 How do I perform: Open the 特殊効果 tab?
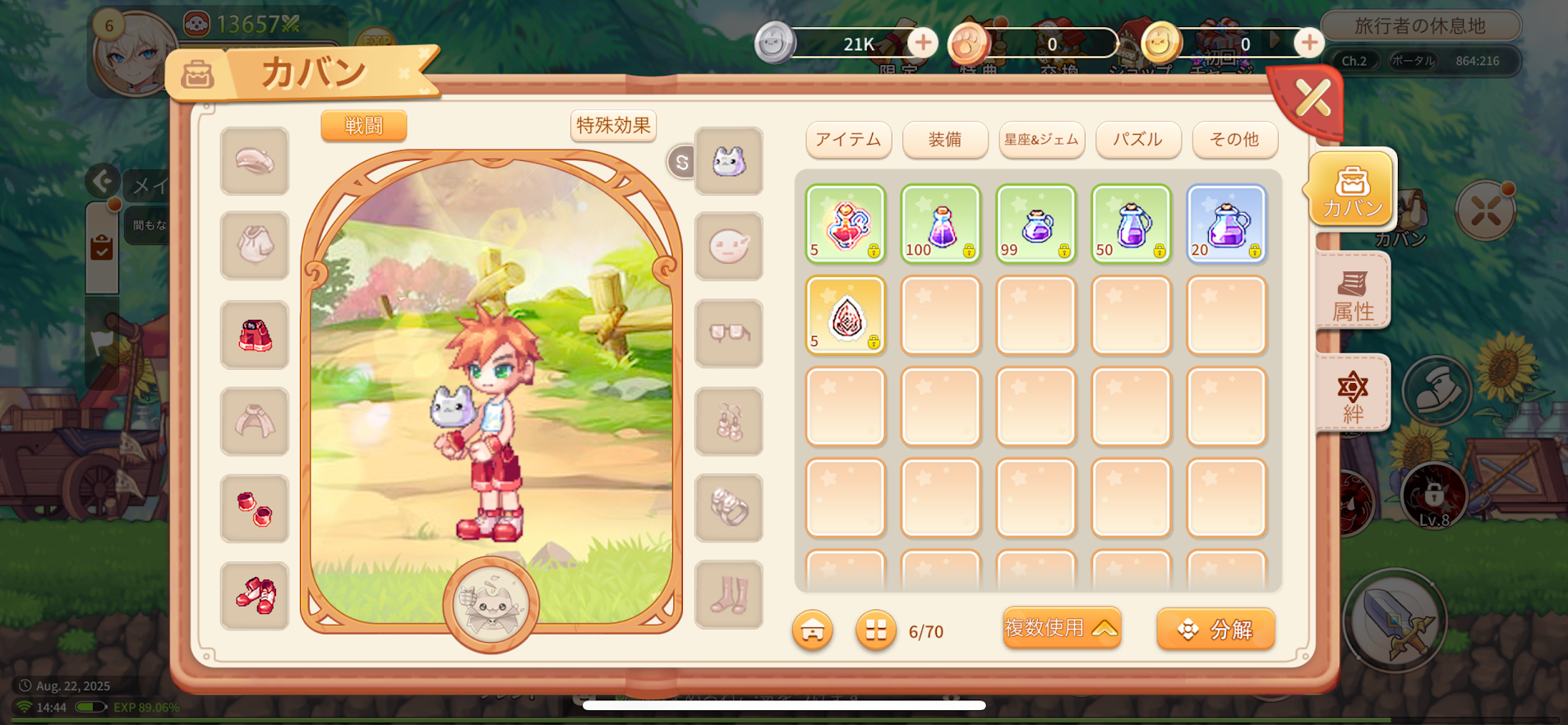click(x=613, y=126)
